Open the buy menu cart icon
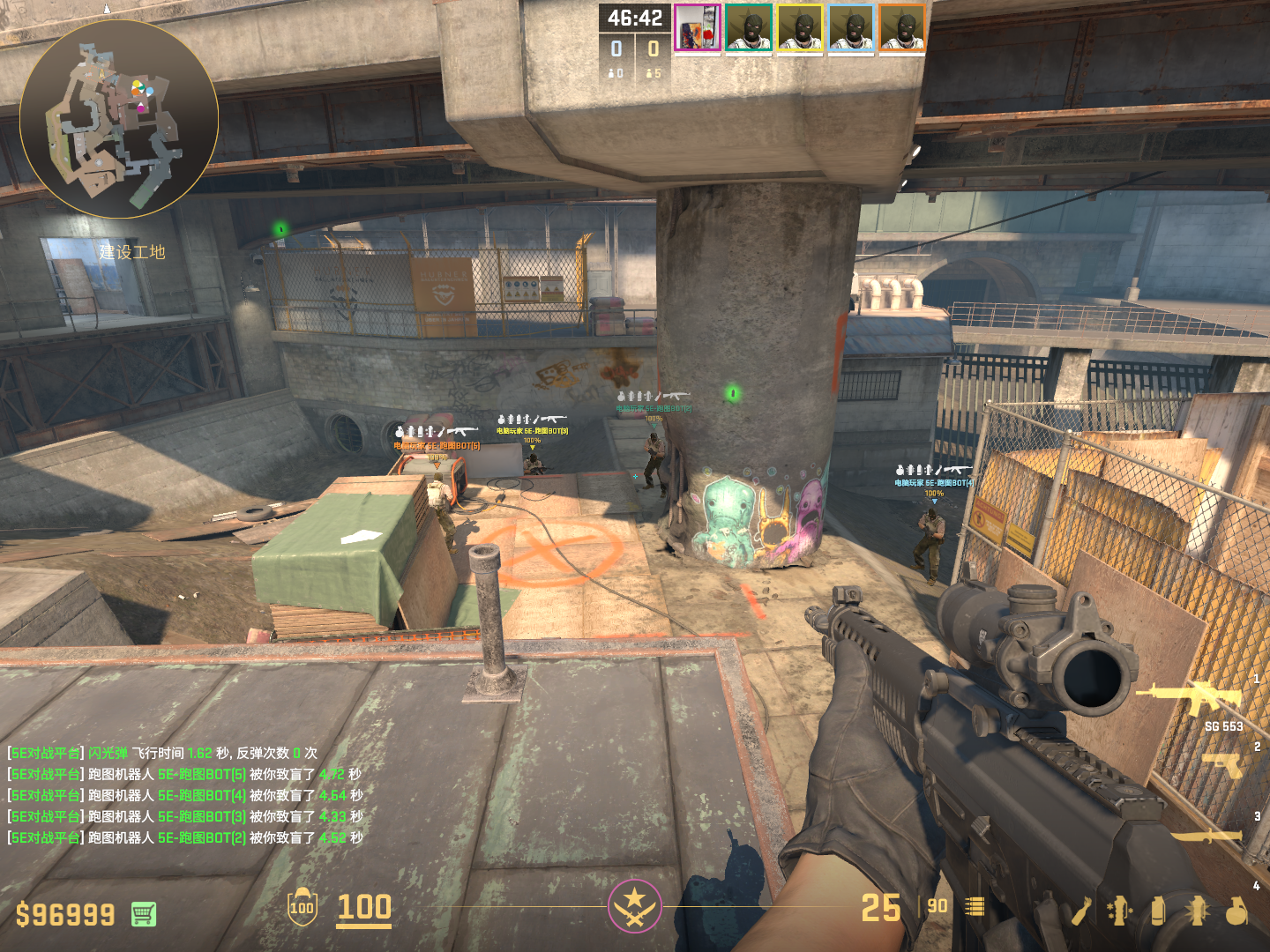The image size is (1270, 952). click(144, 914)
